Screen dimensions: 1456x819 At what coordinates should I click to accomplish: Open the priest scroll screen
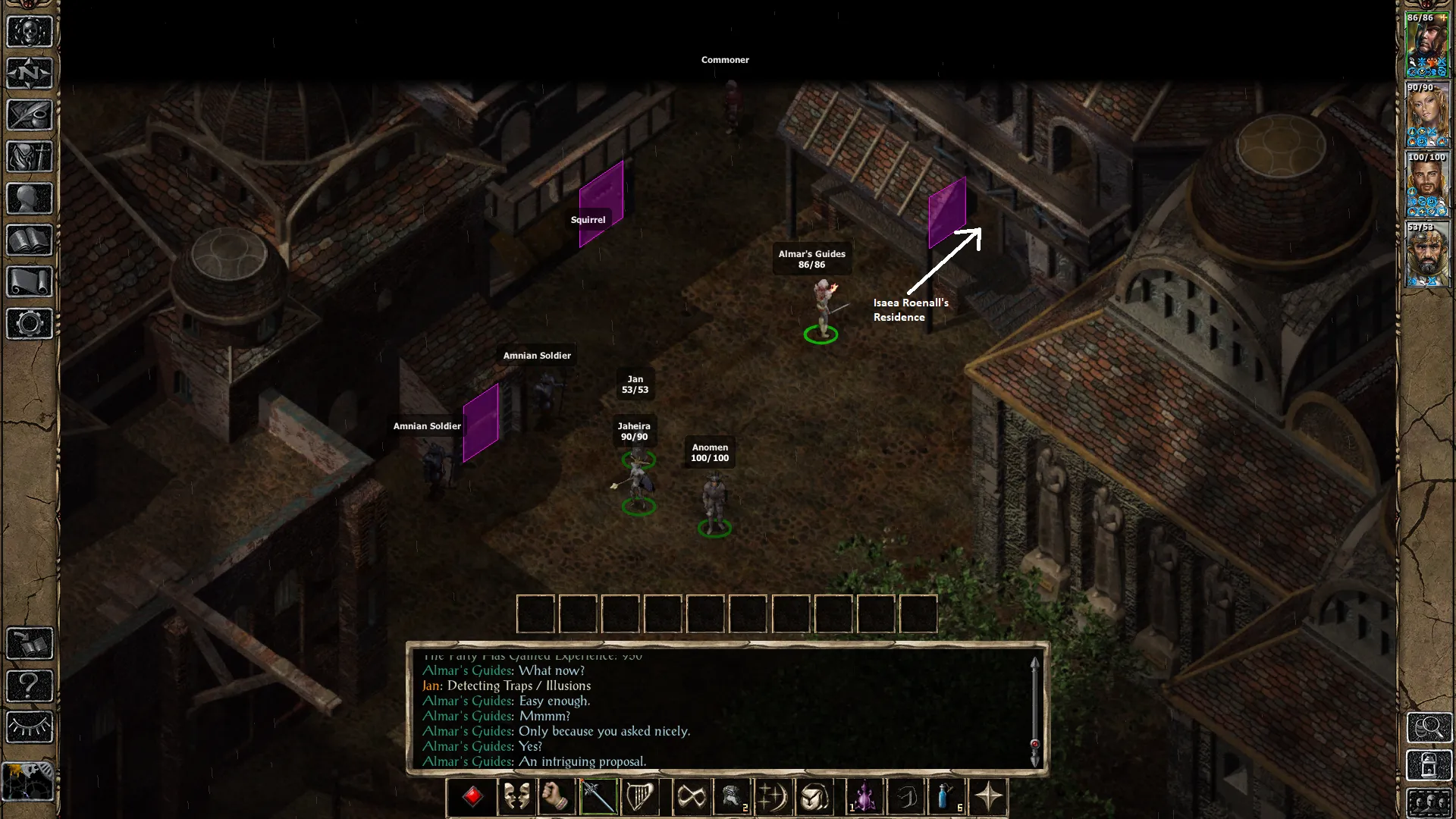tap(30, 282)
